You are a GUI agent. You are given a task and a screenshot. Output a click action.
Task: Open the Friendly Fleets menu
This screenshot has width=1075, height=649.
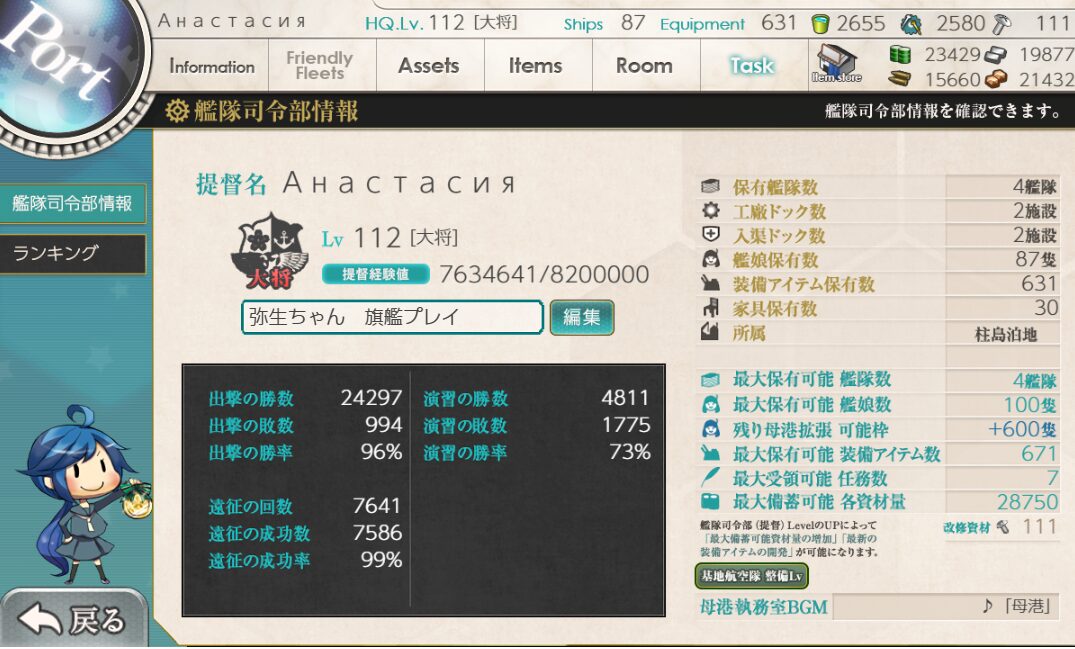click(319, 66)
